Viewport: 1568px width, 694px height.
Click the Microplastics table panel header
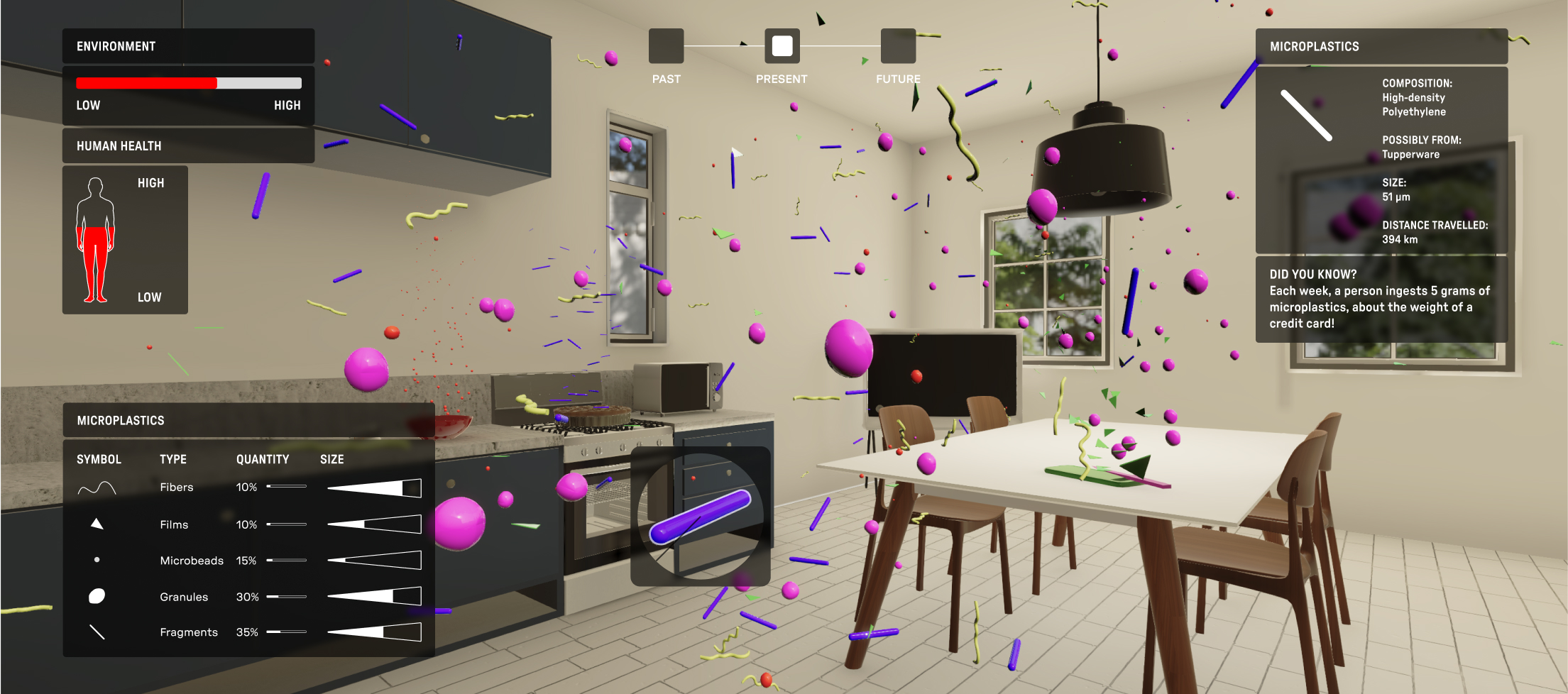(x=248, y=420)
